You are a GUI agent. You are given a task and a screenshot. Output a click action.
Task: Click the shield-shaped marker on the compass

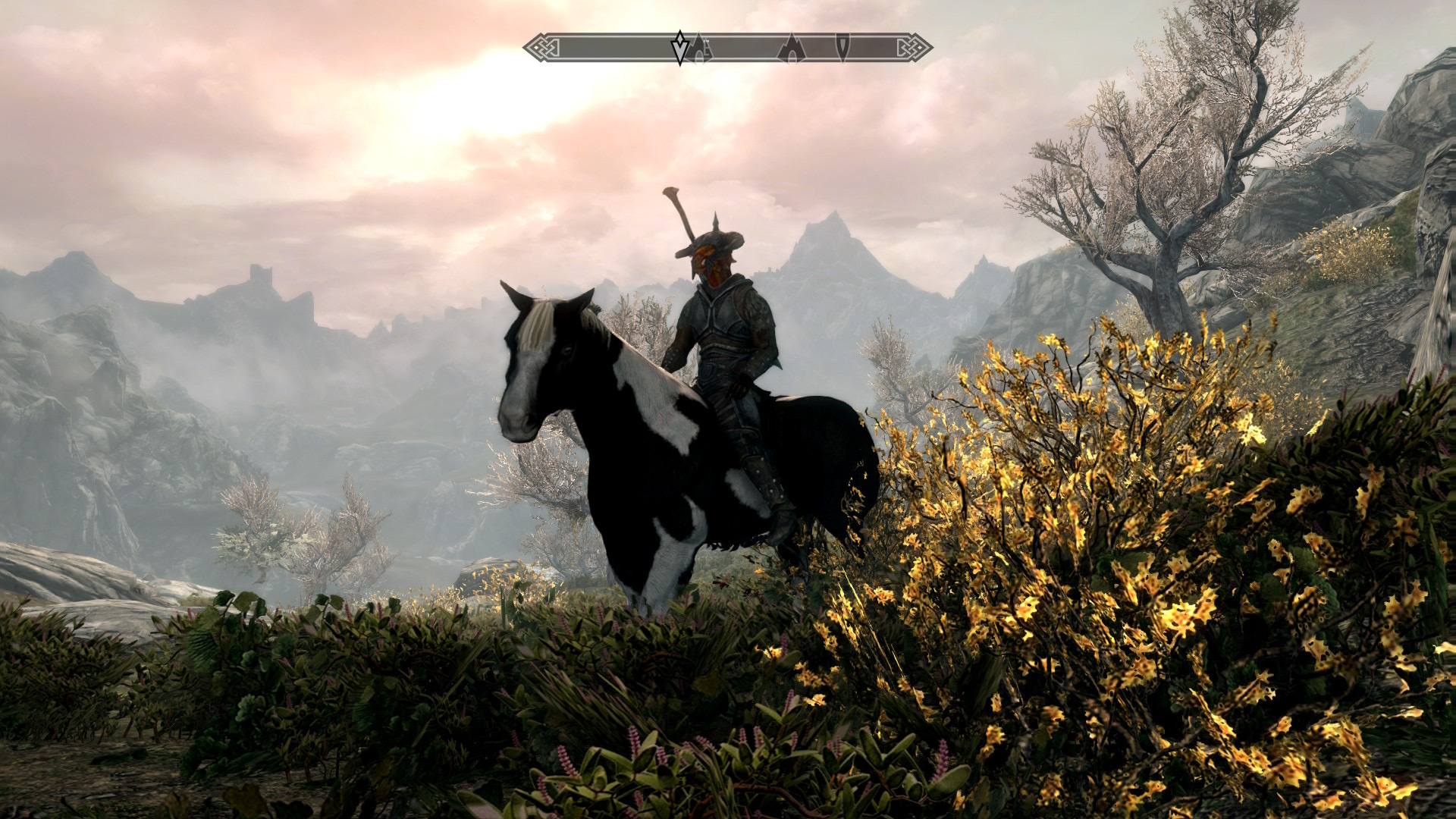pos(843,47)
